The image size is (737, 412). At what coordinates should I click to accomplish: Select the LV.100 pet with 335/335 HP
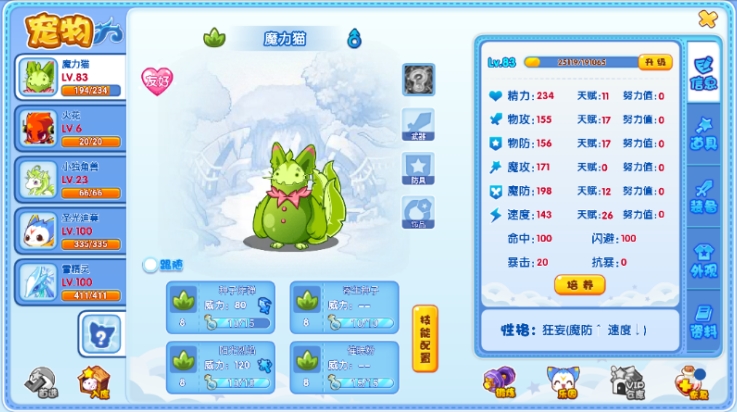(68, 230)
